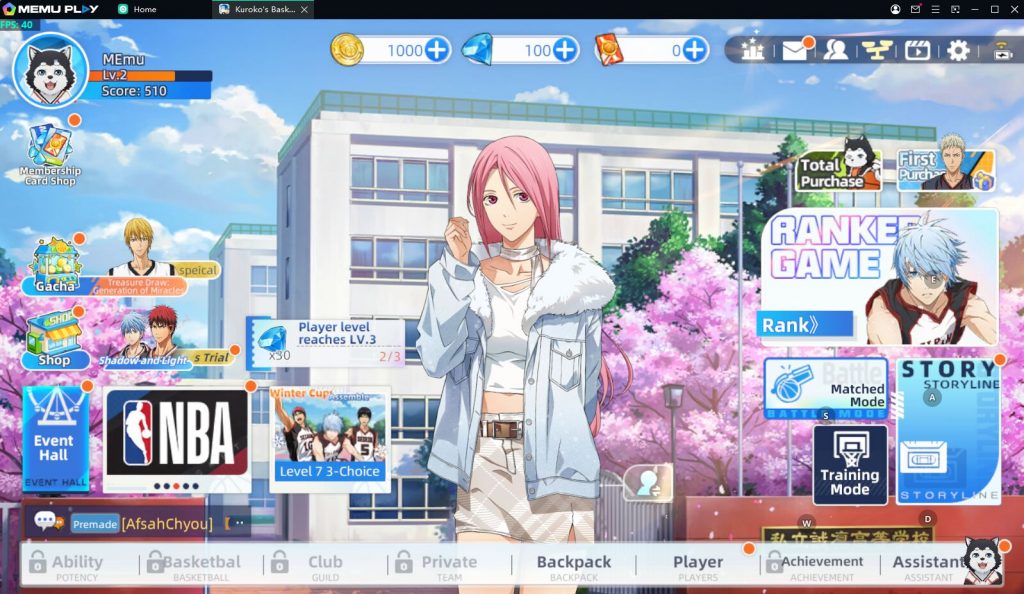Add more blue diamonds
The width and height of the screenshot is (1024, 594).
[x=565, y=50]
